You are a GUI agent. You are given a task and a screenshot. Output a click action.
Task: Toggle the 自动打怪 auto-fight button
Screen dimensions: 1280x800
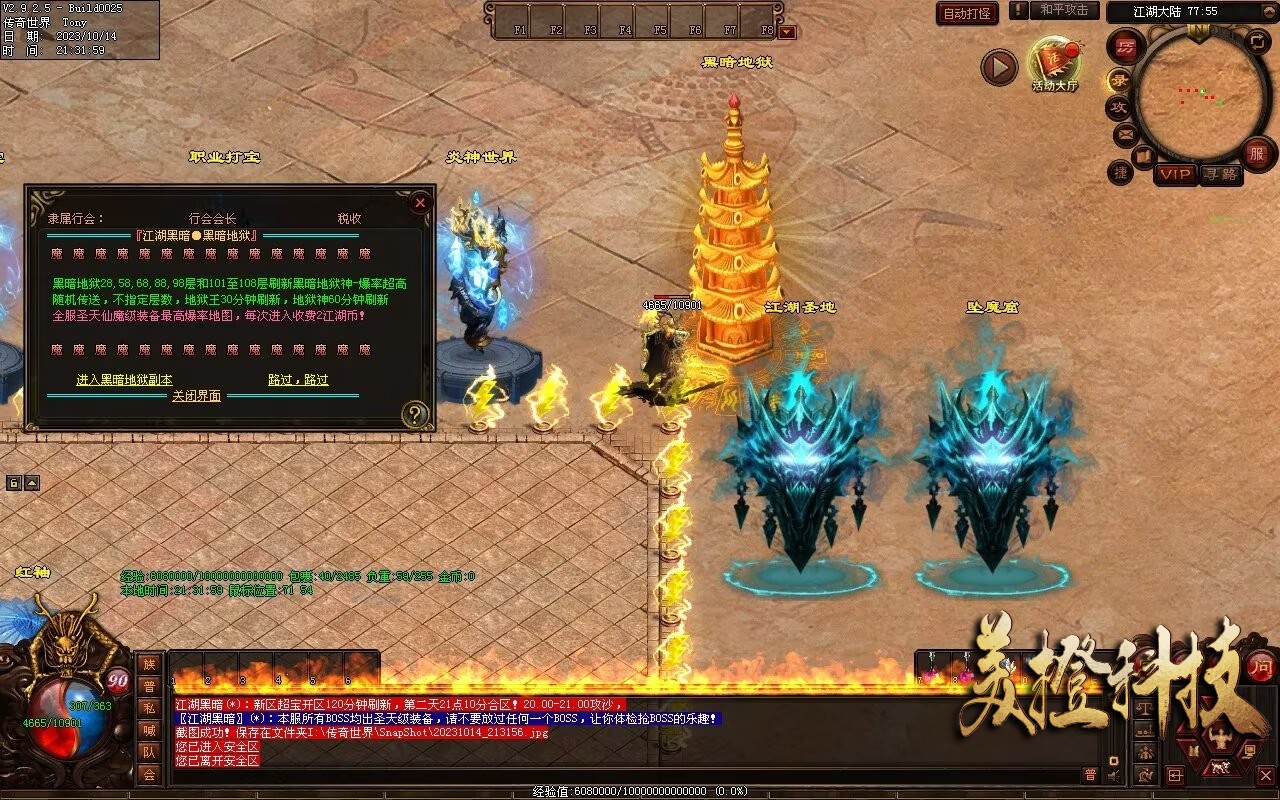[968, 13]
